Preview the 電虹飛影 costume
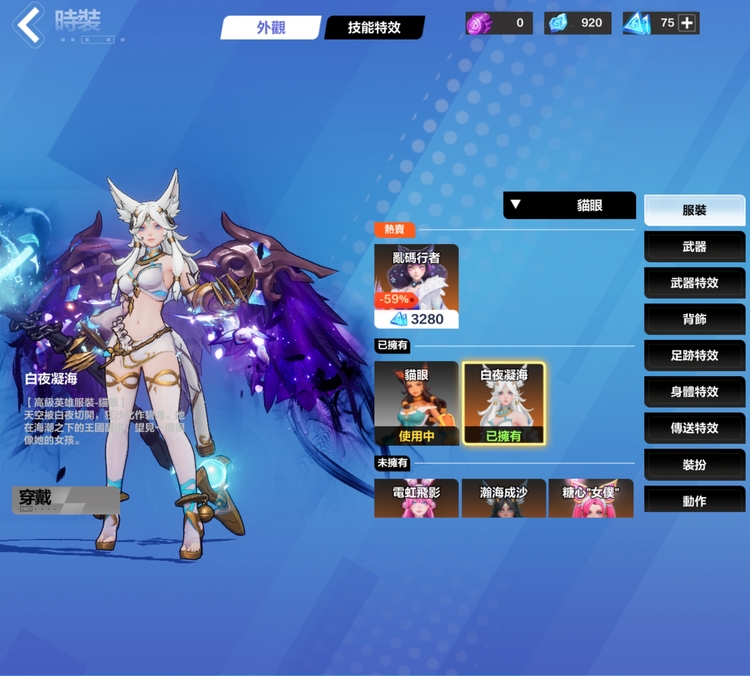750x676 pixels. coord(416,498)
